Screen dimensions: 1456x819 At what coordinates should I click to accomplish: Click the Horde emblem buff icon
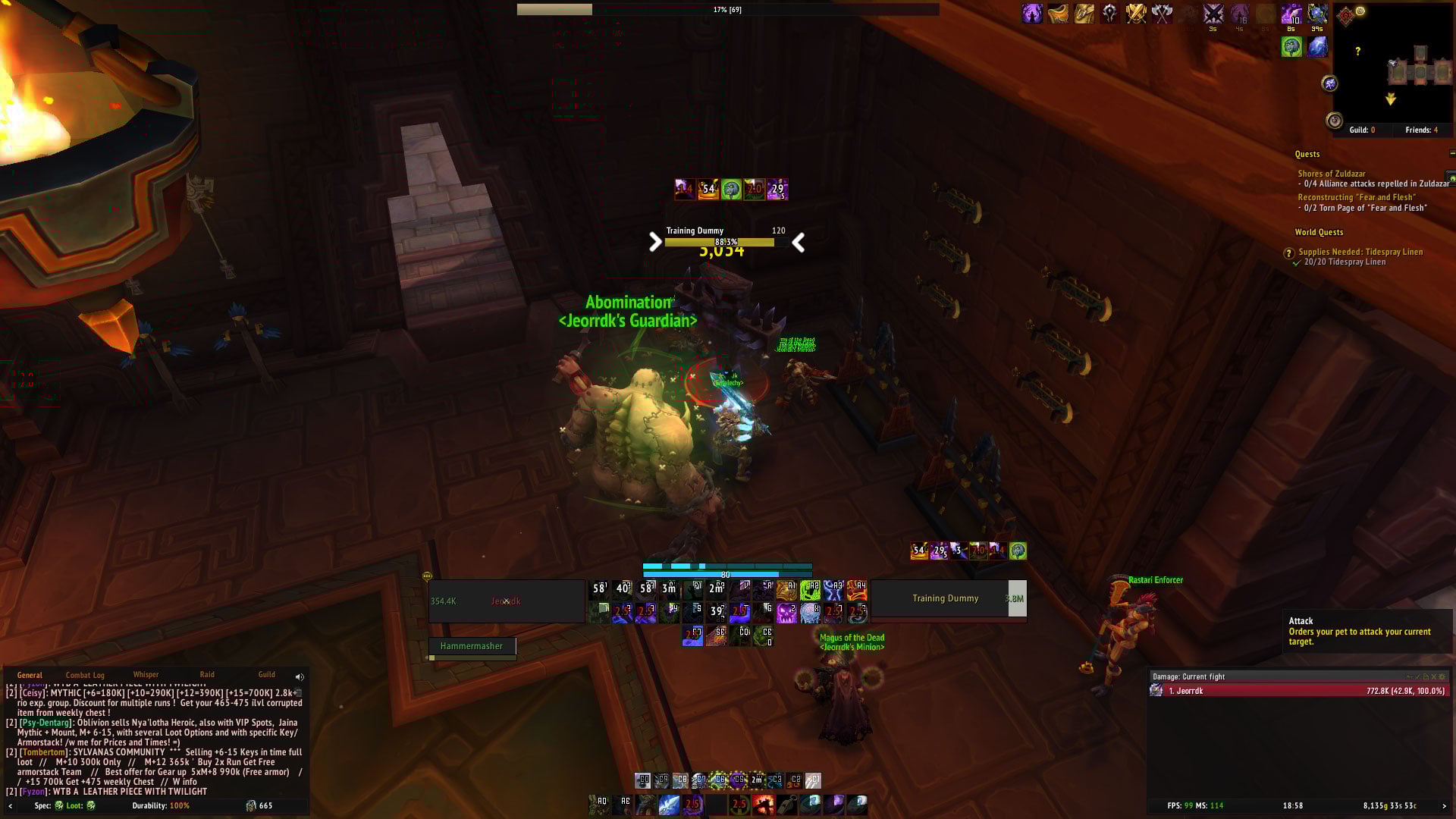coord(1110,13)
